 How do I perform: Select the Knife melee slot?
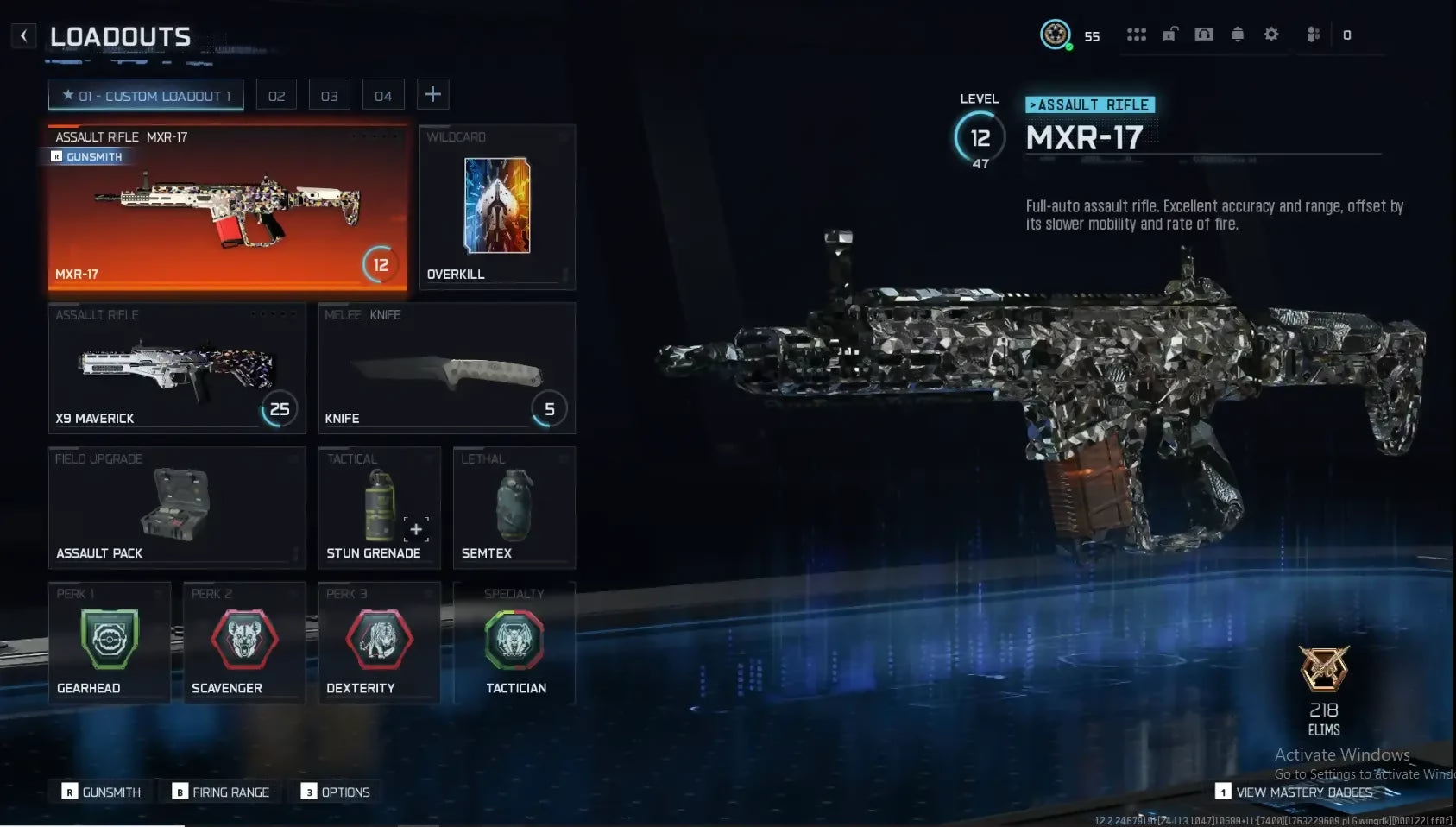[x=446, y=368]
